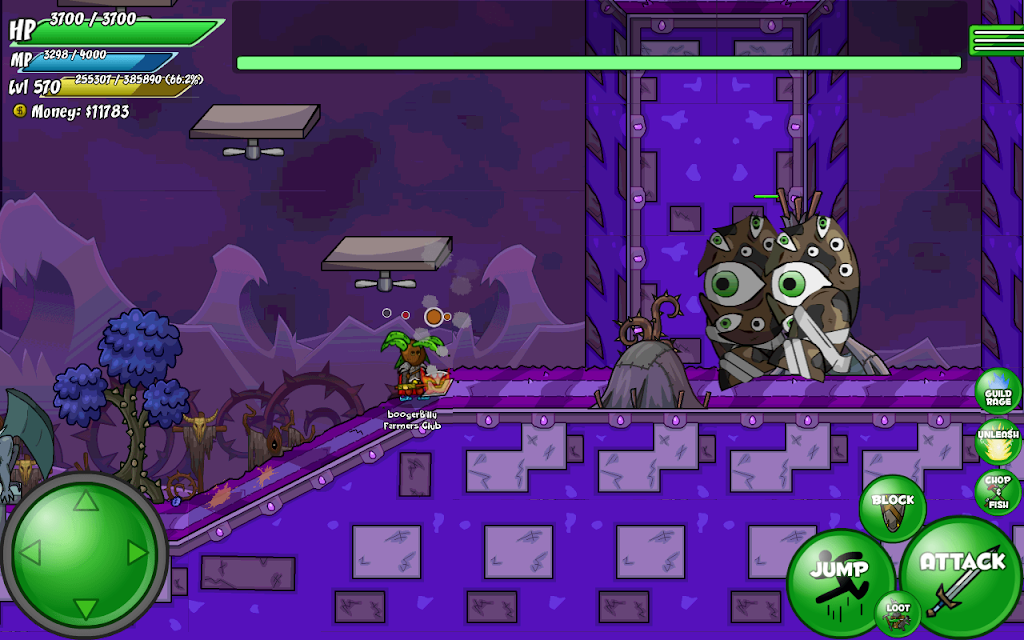This screenshot has height=640, width=1024.
Task: Use the Unleash ability button
Action: pyautogui.click(x=997, y=441)
